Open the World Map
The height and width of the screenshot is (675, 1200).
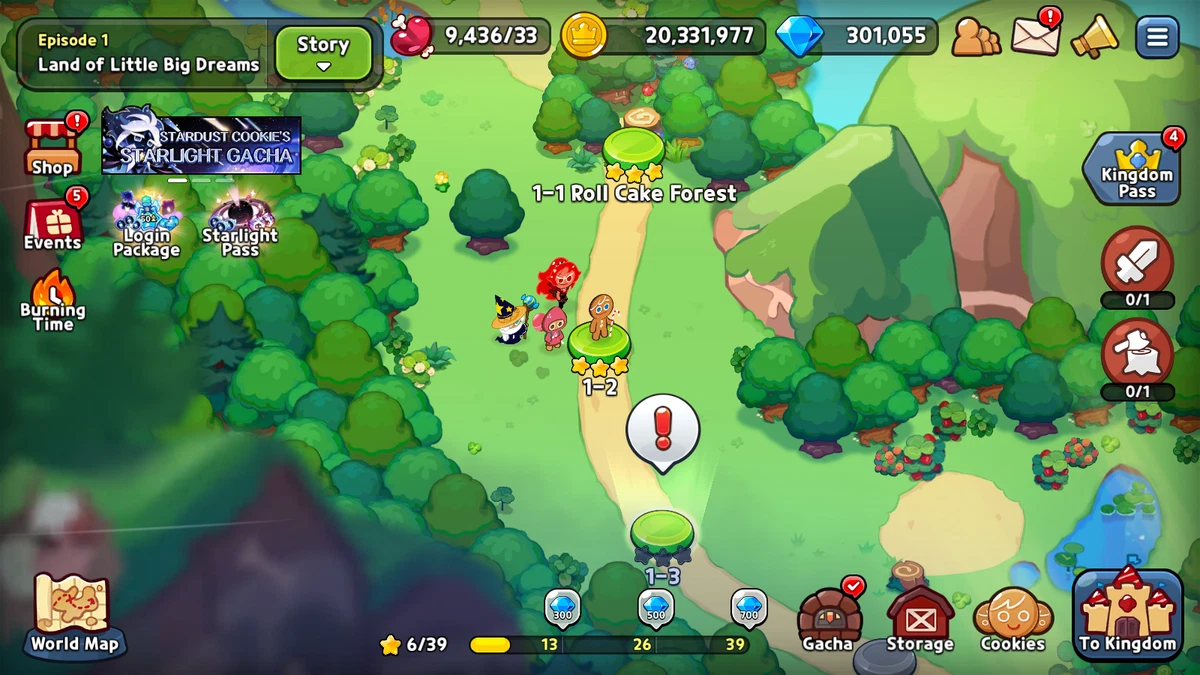(74, 613)
